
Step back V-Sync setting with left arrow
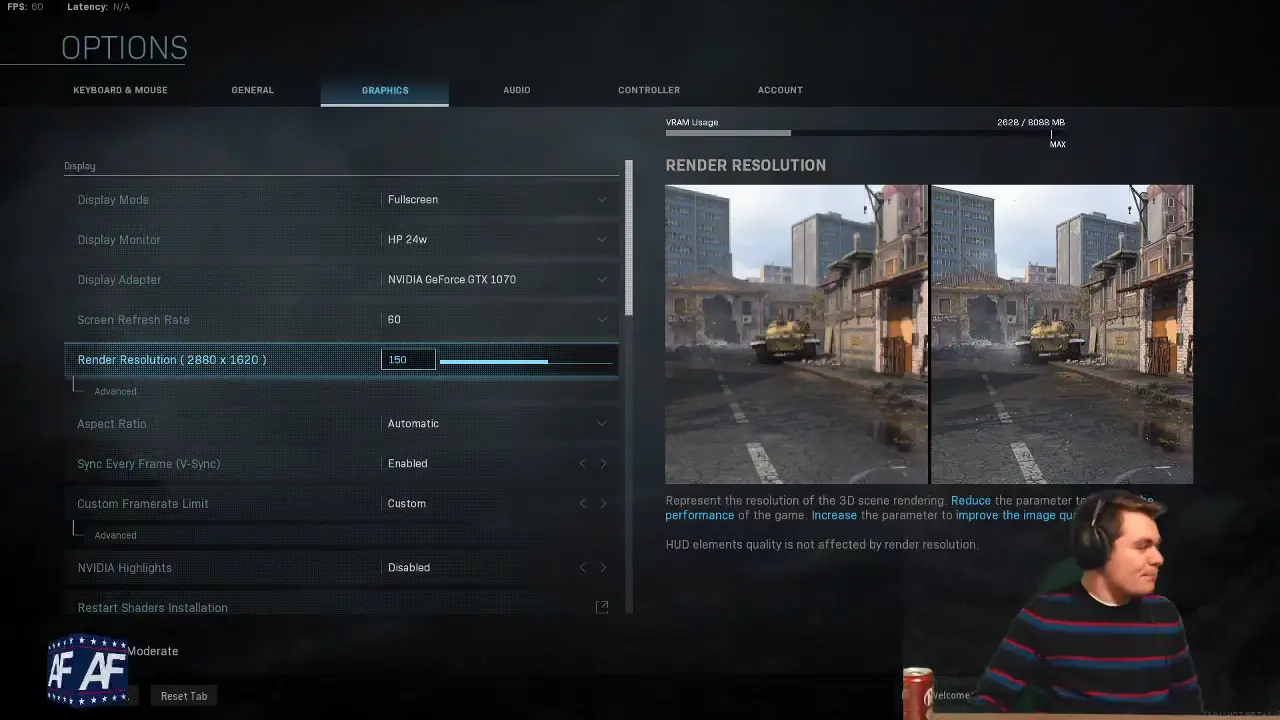pos(583,463)
